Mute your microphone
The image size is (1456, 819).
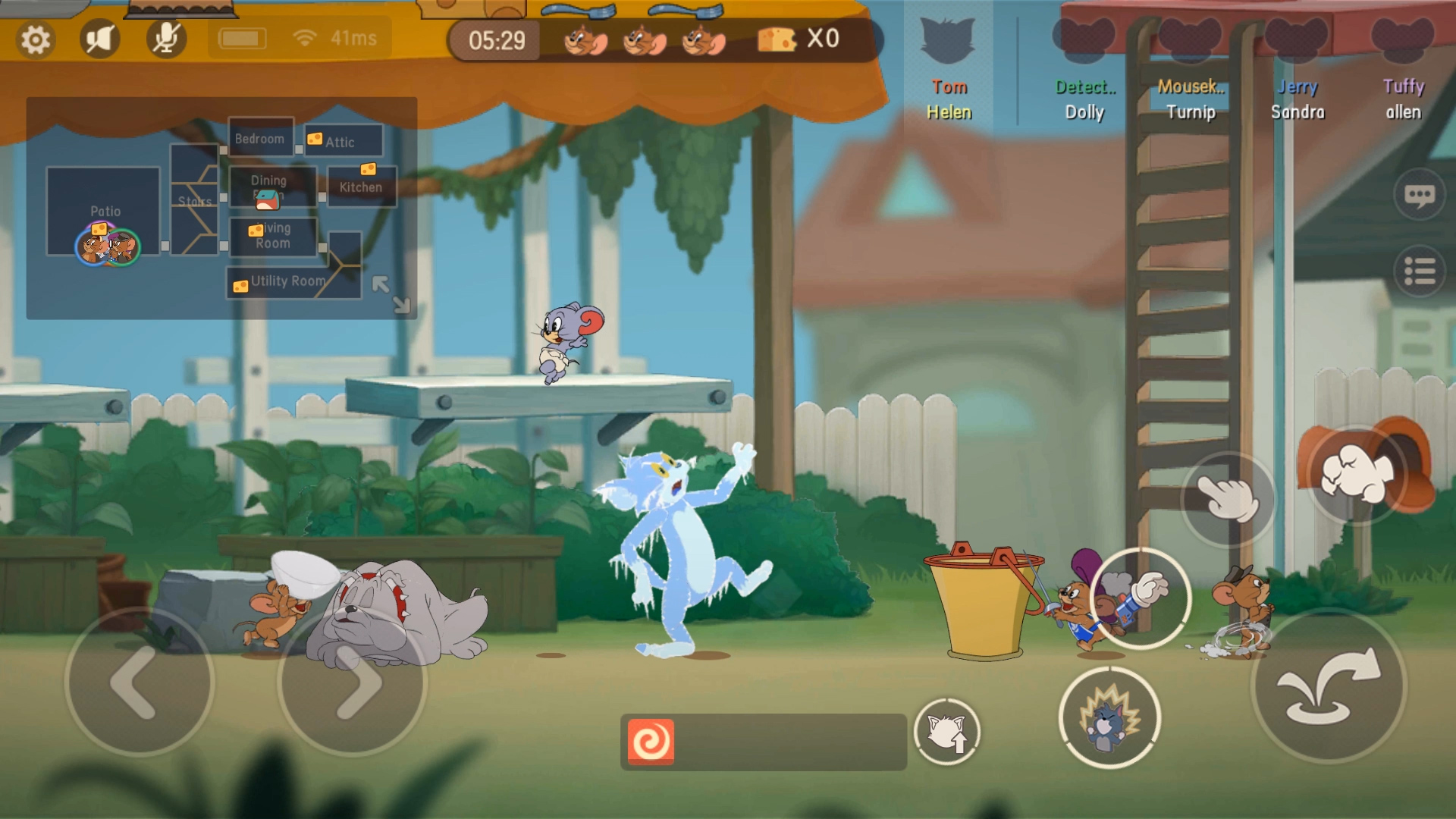pos(165,37)
